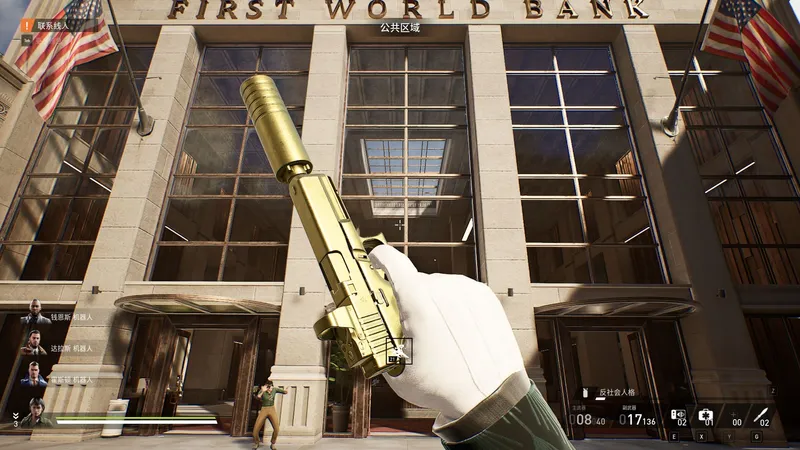Click your own character portrait
Viewport: 800px width, 450px height.
(36, 411)
